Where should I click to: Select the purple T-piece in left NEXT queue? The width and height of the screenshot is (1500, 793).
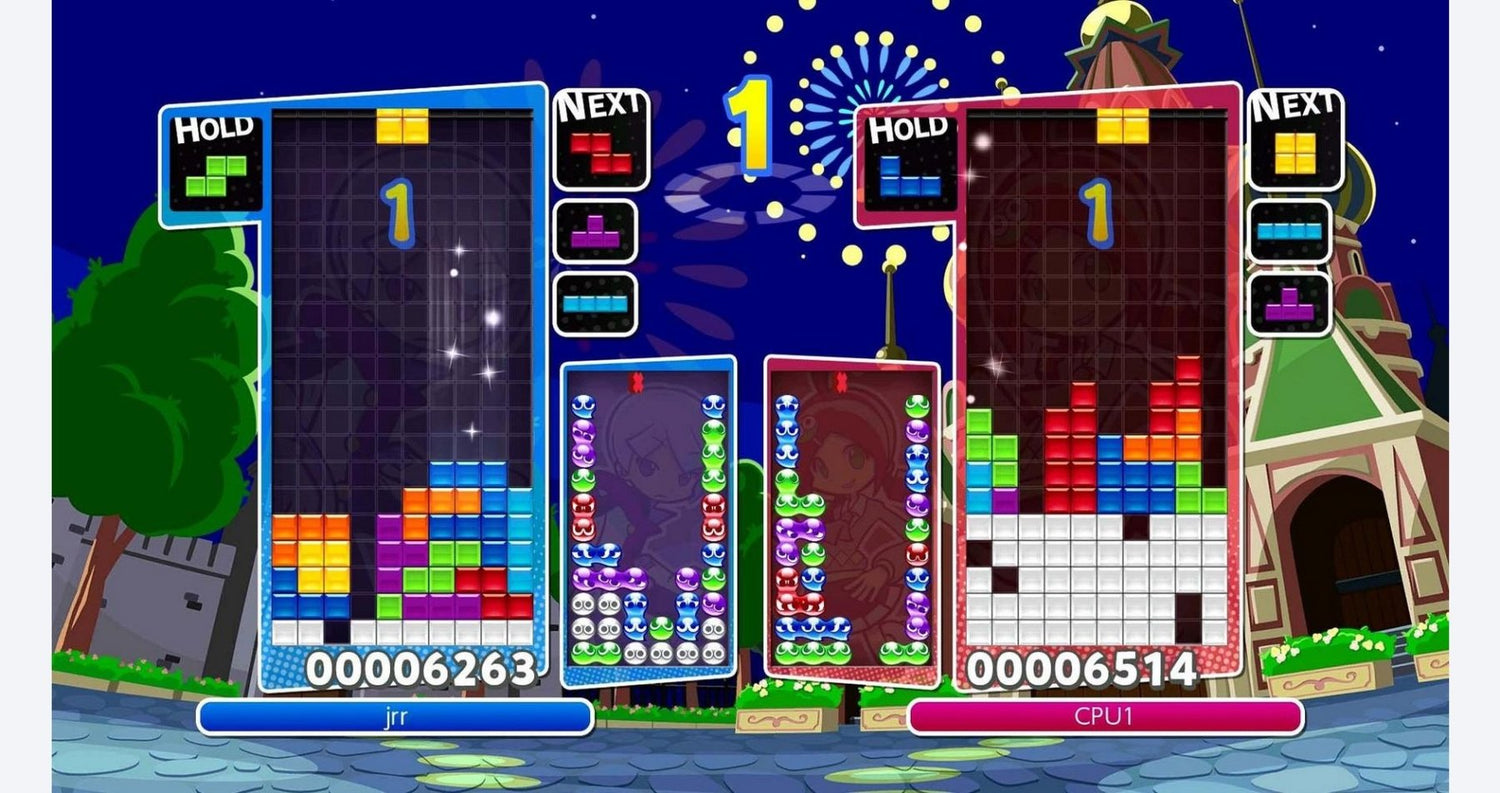597,230
